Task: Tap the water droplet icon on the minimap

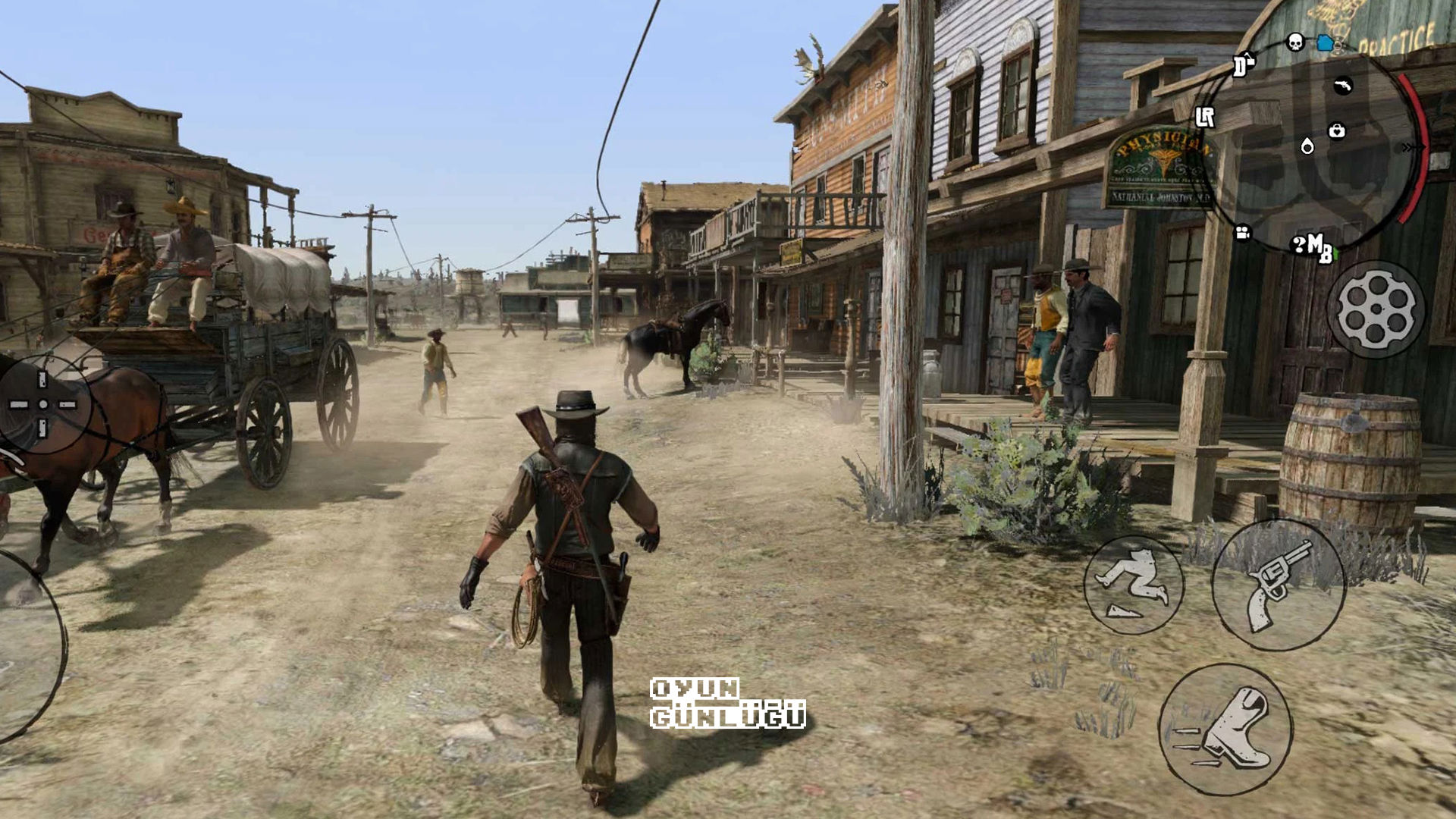Action: coord(1307,146)
